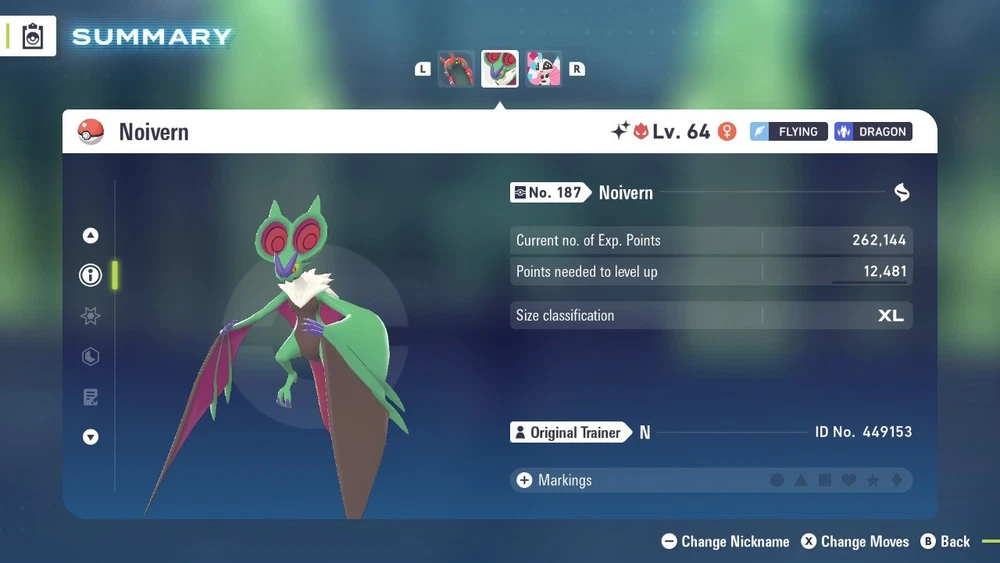
Task: Open the Markings editor
Action: (554, 480)
